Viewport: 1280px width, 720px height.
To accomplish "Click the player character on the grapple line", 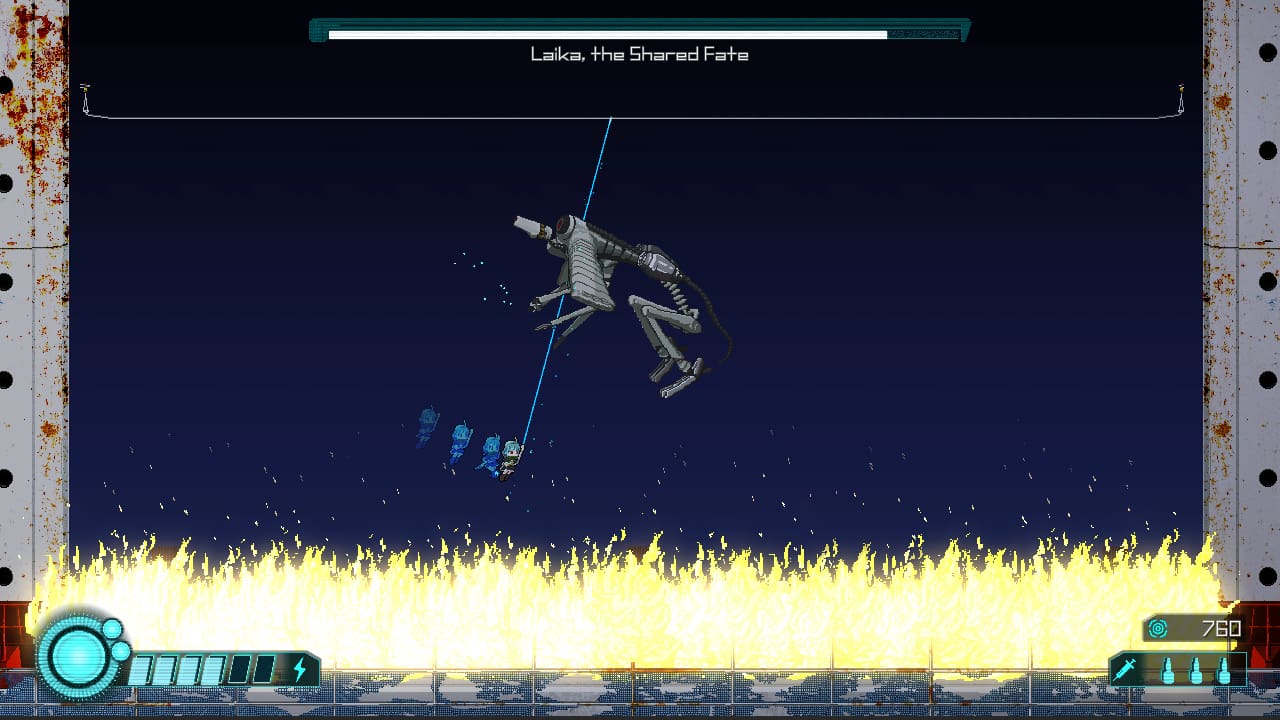I will 510,457.
